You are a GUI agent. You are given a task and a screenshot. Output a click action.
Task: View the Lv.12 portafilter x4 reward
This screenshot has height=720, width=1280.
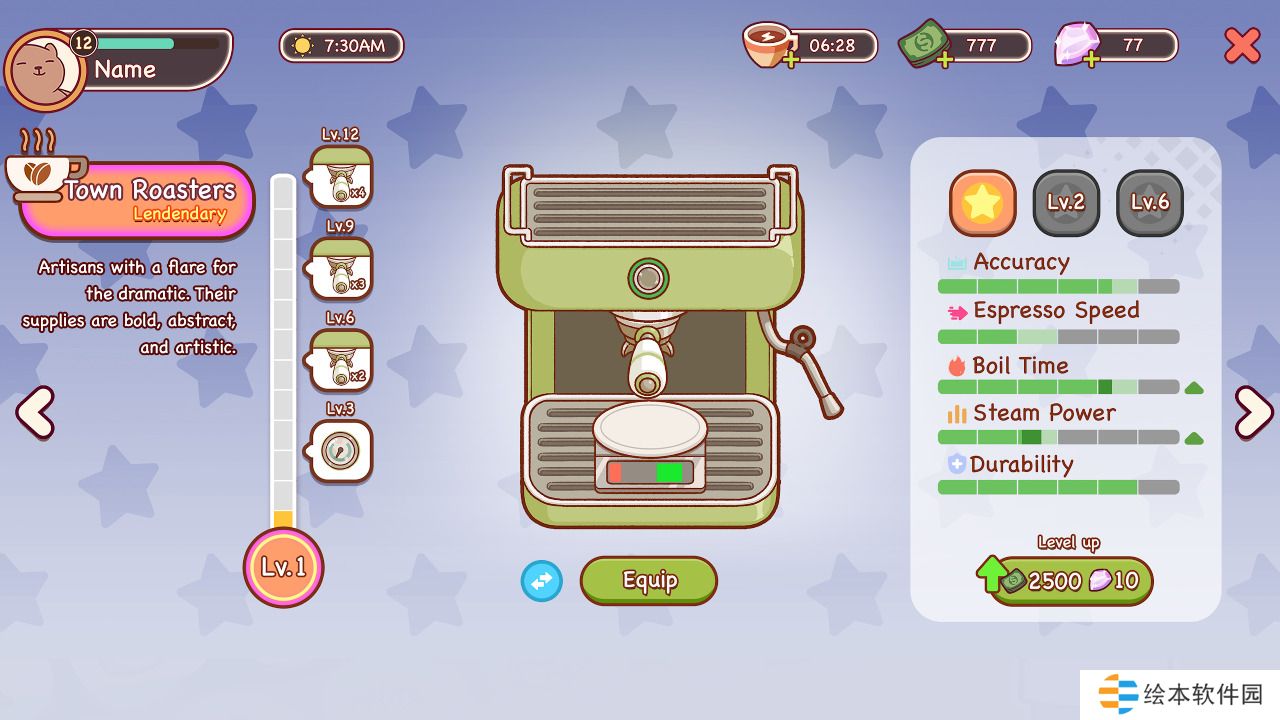point(341,178)
